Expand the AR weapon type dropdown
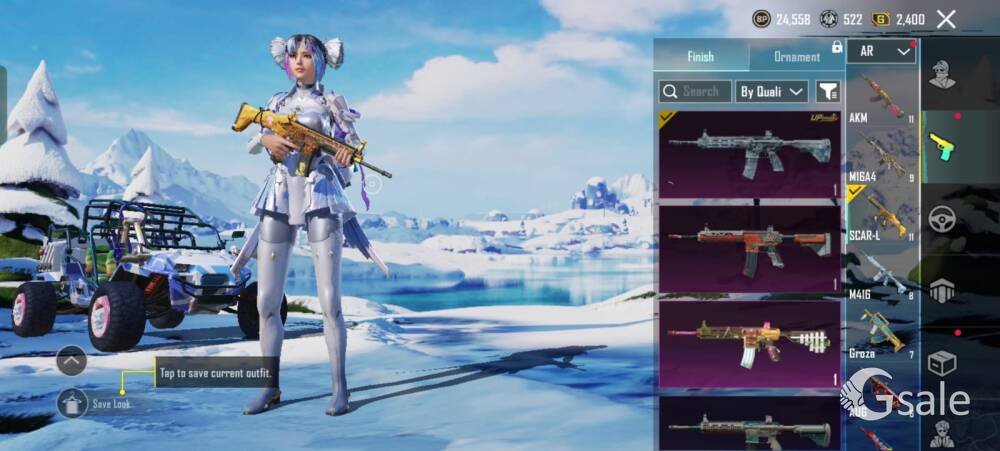 pos(881,51)
